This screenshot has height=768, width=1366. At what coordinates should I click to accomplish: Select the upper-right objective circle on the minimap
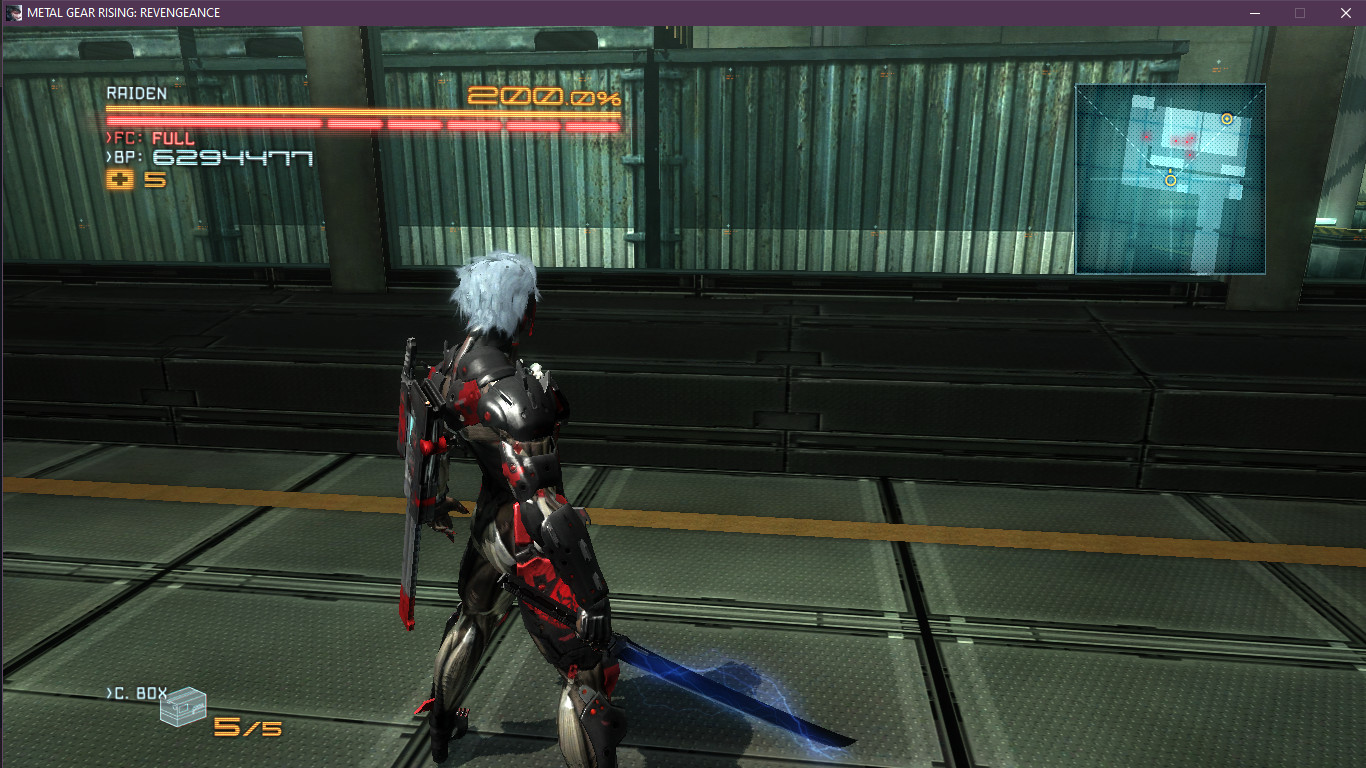click(1228, 118)
